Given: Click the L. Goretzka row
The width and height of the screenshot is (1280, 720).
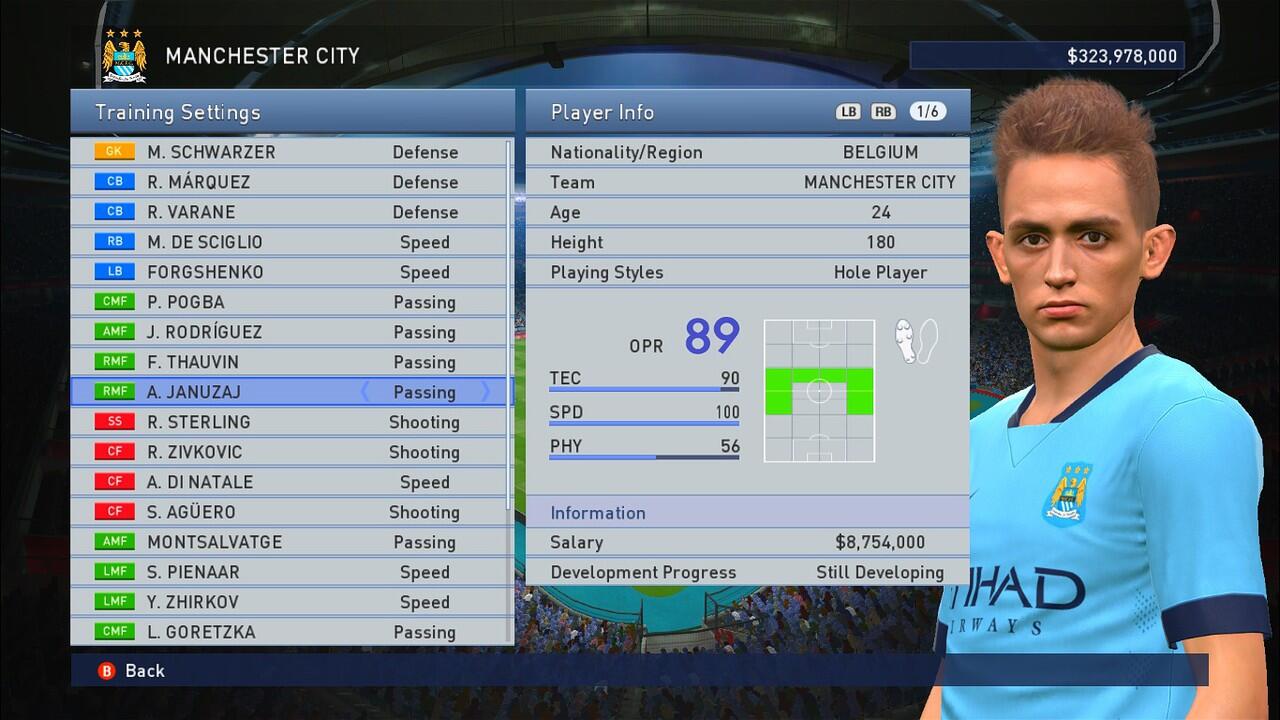Looking at the screenshot, I should (x=290, y=632).
